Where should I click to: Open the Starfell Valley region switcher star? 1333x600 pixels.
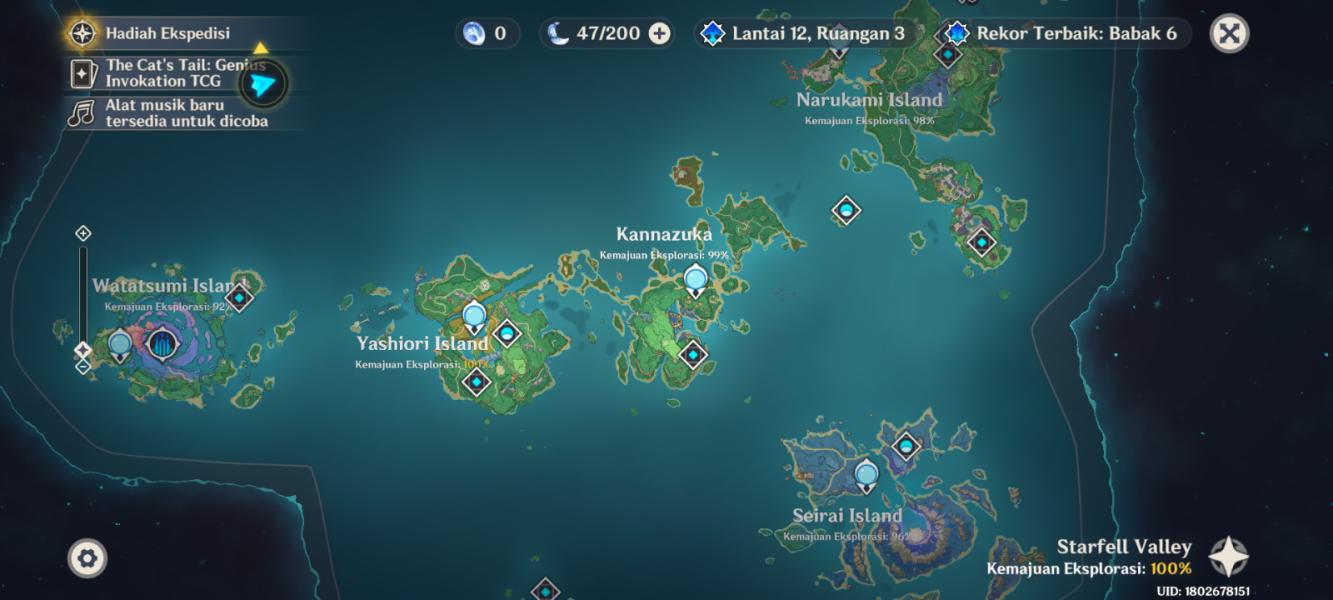coord(1228,556)
